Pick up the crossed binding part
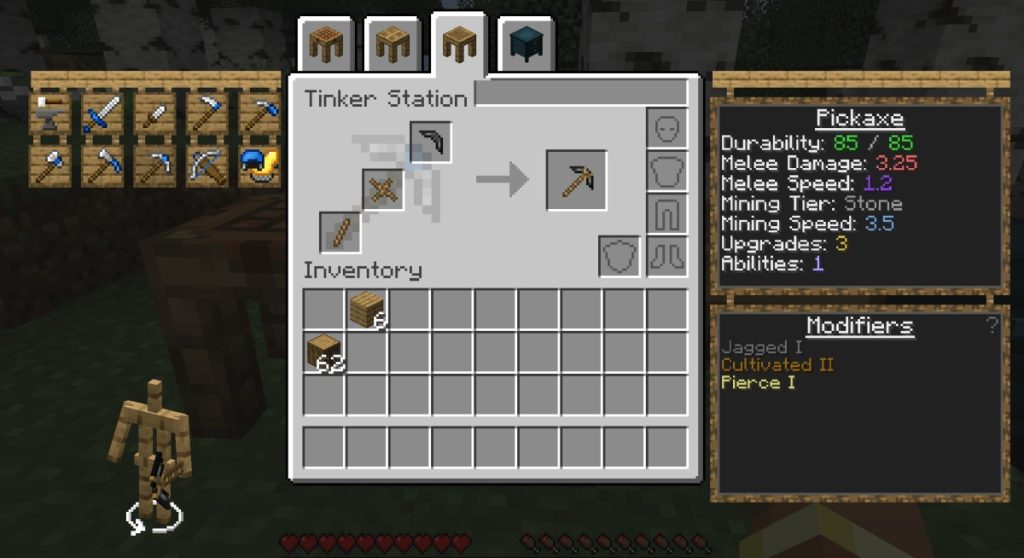 pos(383,189)
